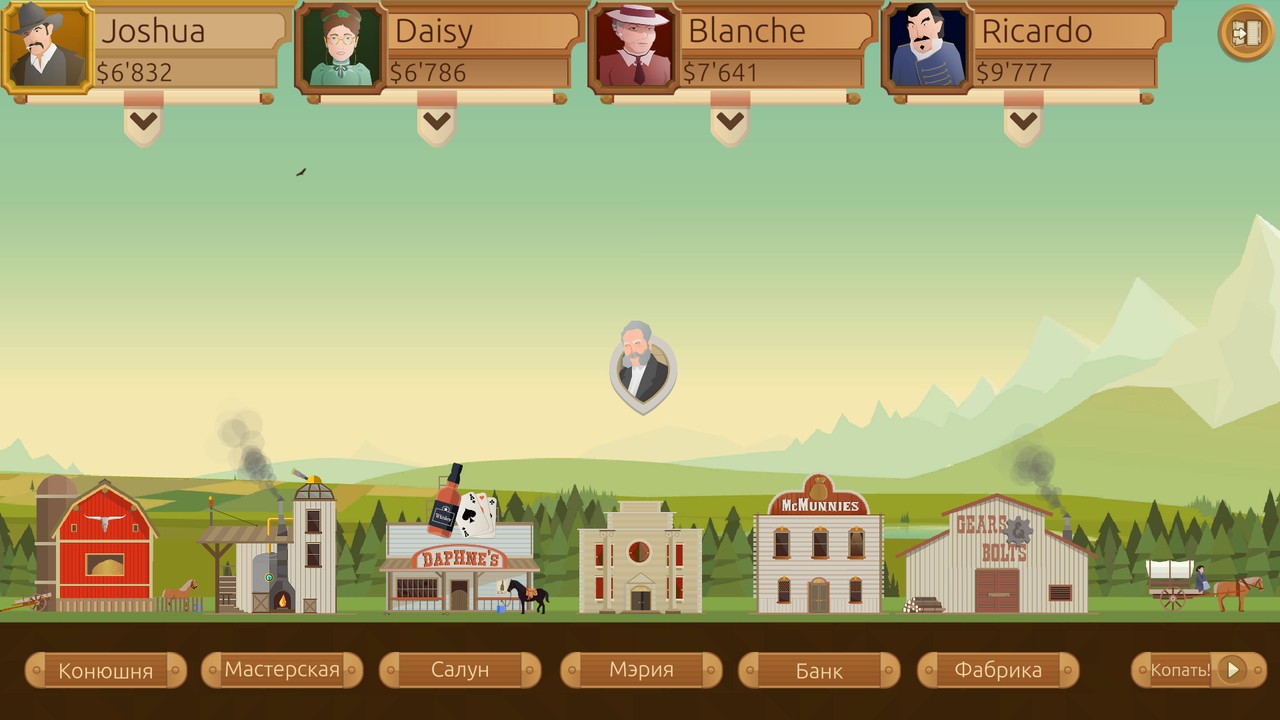The image size is (1280, 720).
Task: Click the exit door icon button
Action: (x=1245, y=33)
